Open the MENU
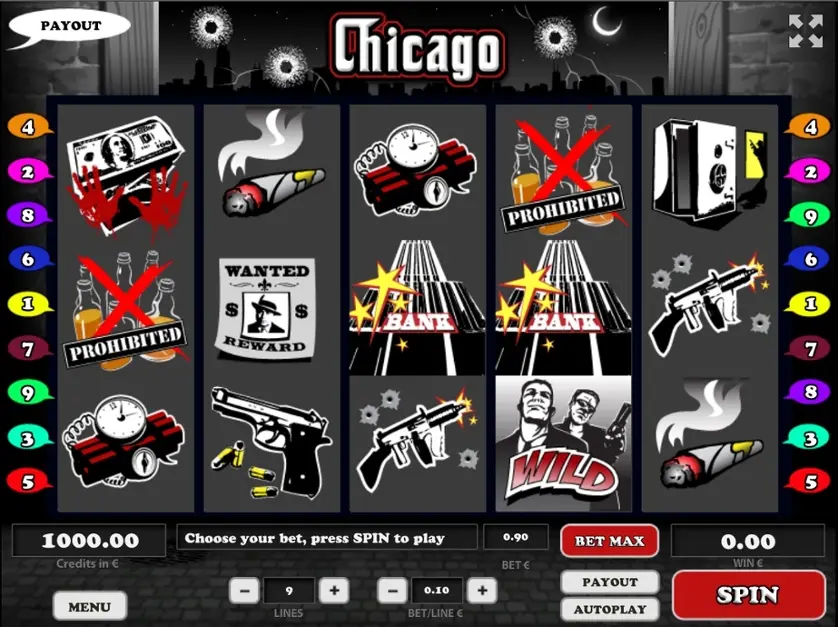 coord(89,606)
